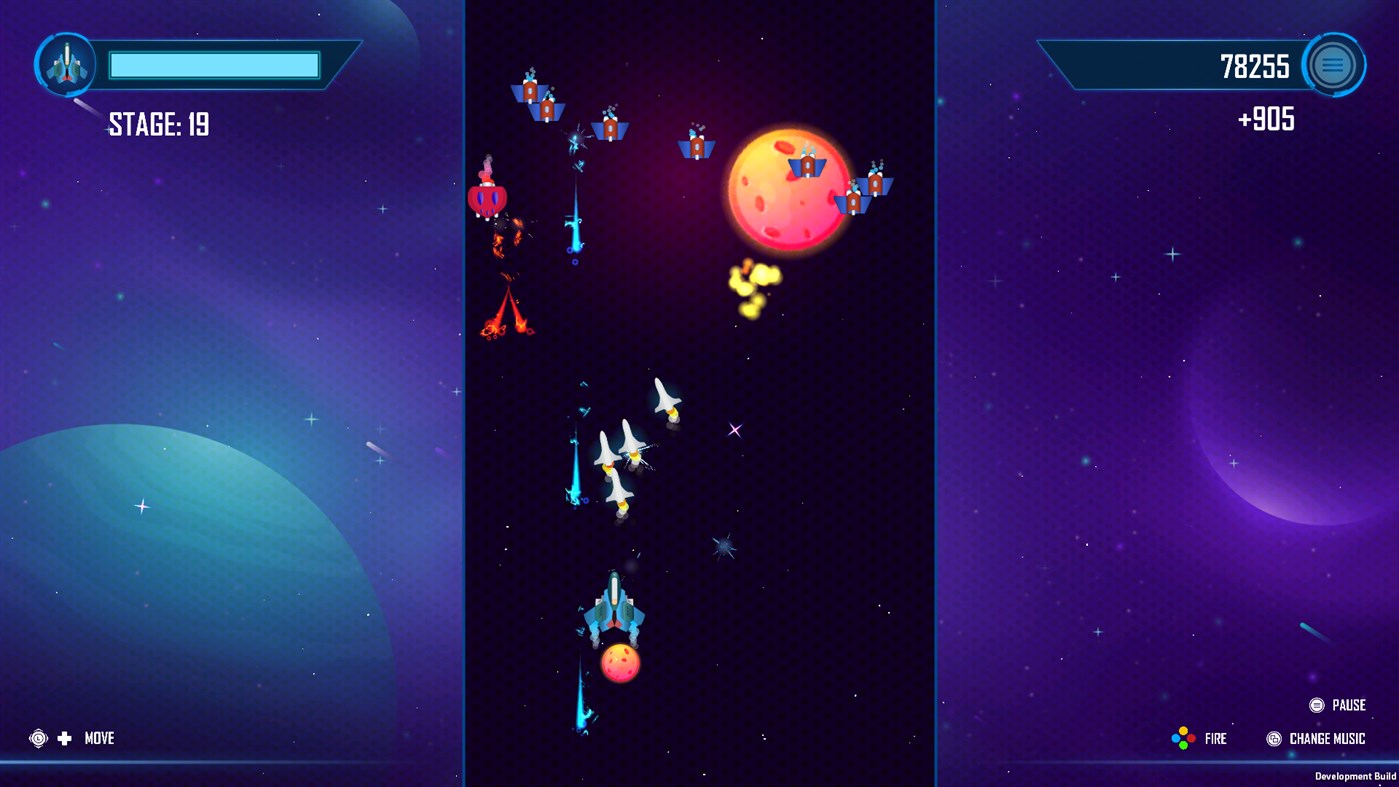Screen dimensions: 1399x787
Task: Click the player ship avatar icon
Action: click(66, 64)
